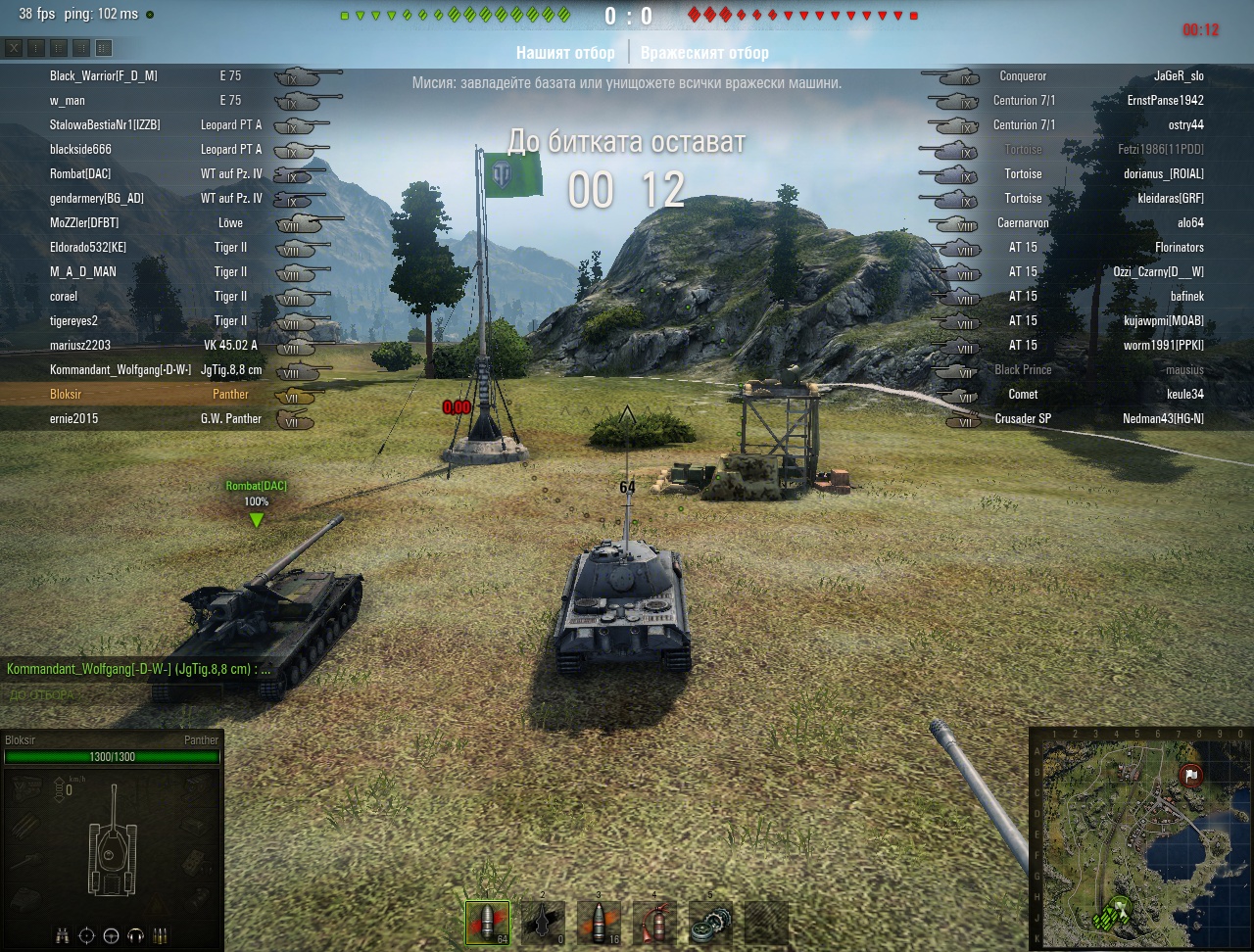Click the driver steering wheel crew icon

(111, 934)
